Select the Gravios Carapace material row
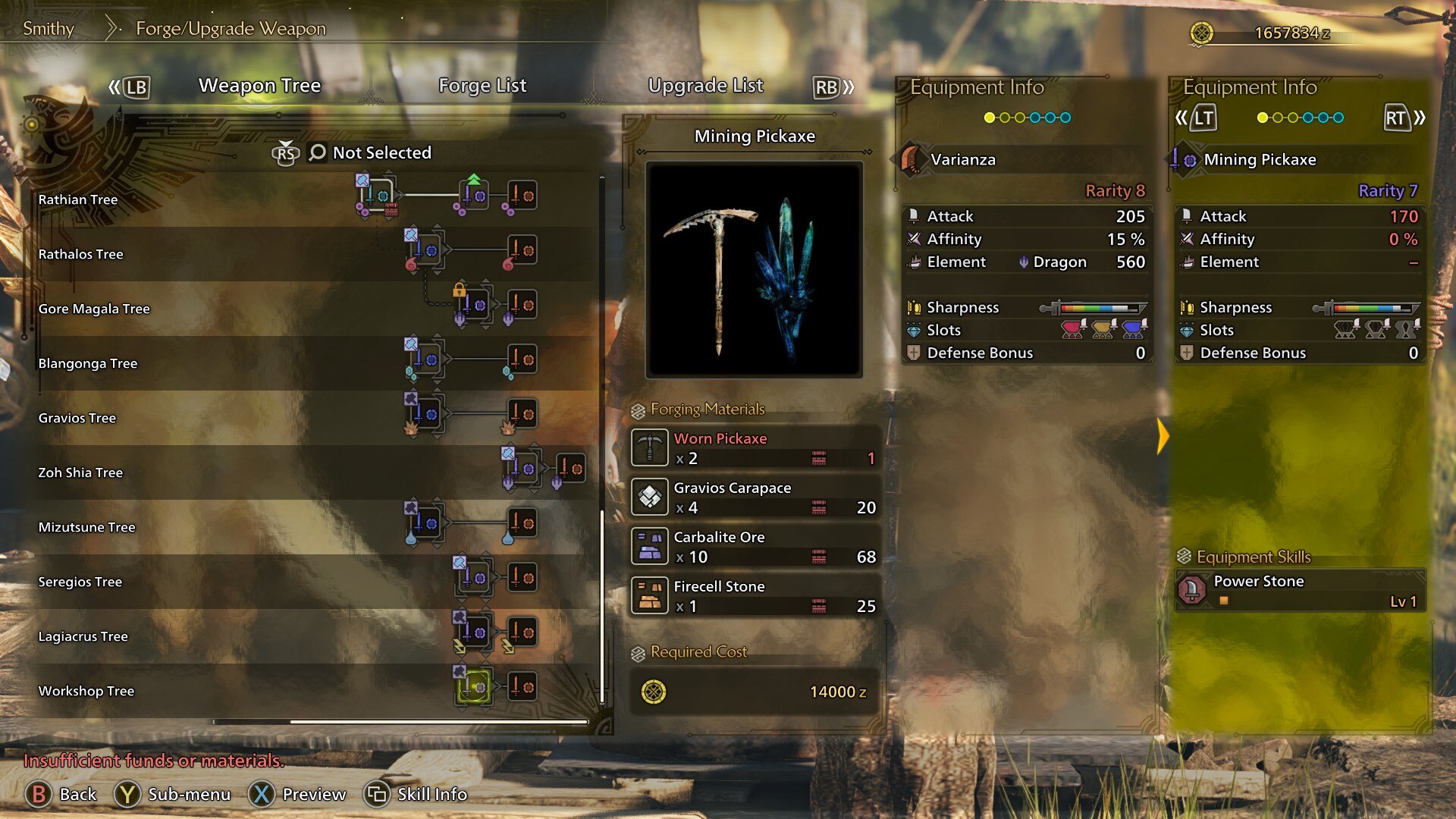This screenshot has height=819, width=1456. click(755, 497)
